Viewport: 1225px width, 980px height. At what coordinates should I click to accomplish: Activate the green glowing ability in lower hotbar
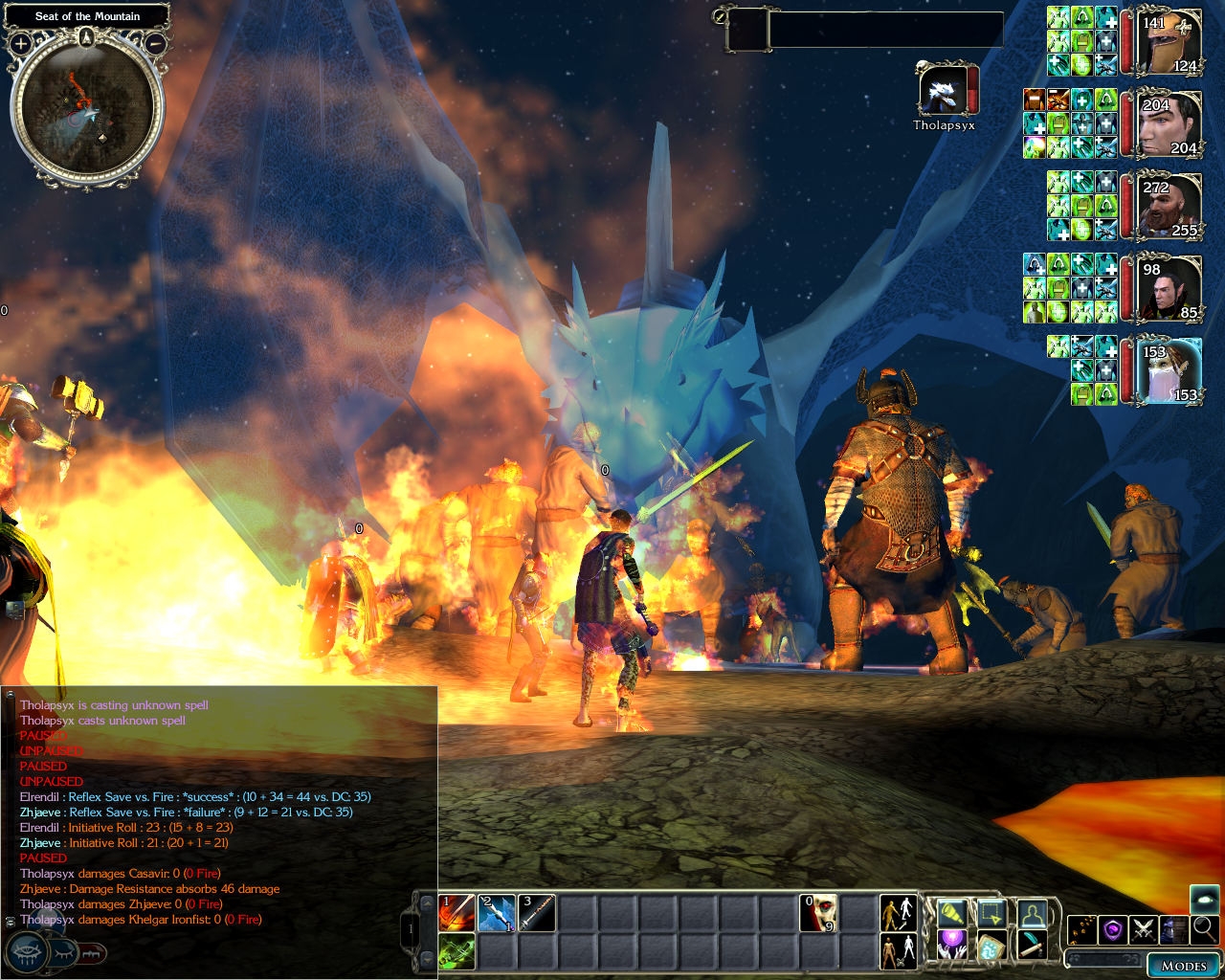click(457, 952)
